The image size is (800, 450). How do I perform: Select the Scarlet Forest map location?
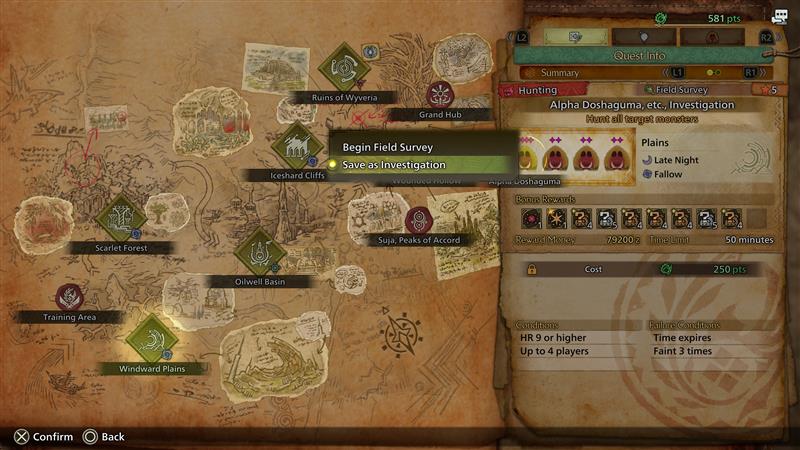[x=120, y=219]
